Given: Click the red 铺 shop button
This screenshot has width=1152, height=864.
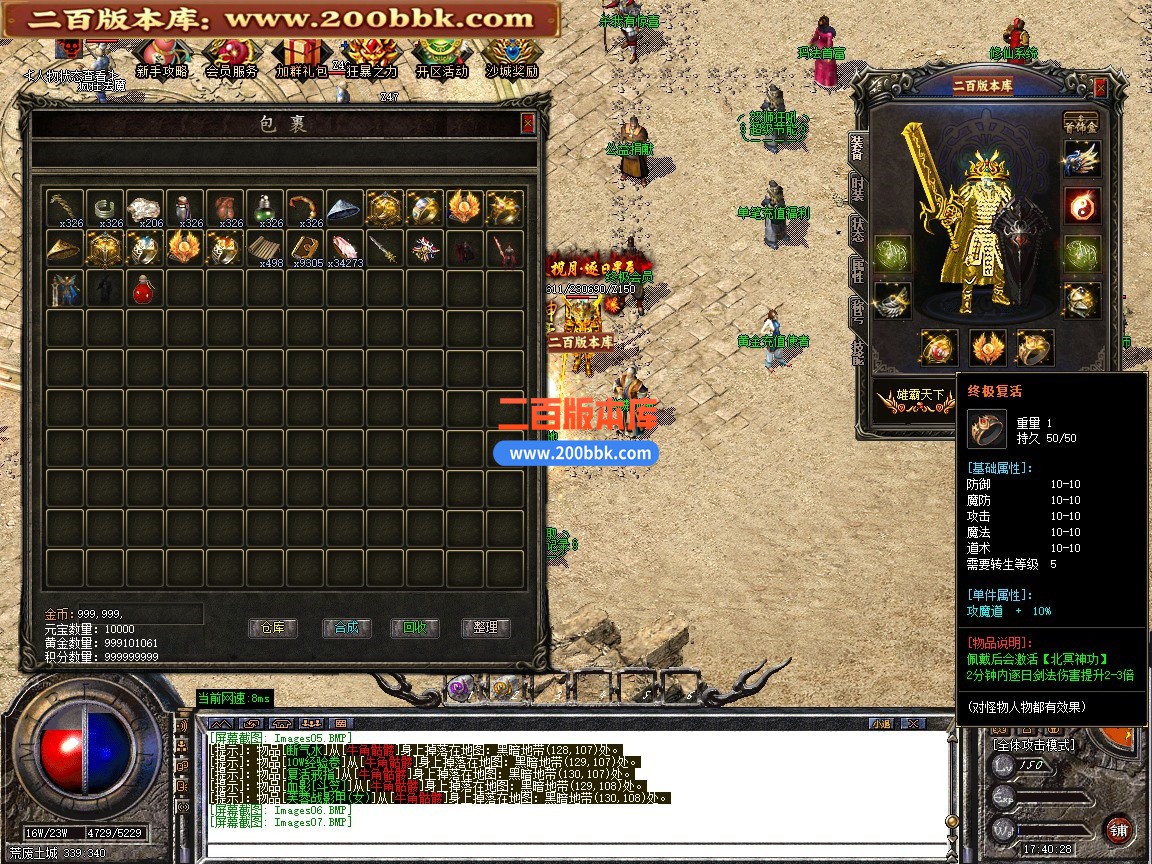Looking at the screenshot, I should coord(1118,829).
